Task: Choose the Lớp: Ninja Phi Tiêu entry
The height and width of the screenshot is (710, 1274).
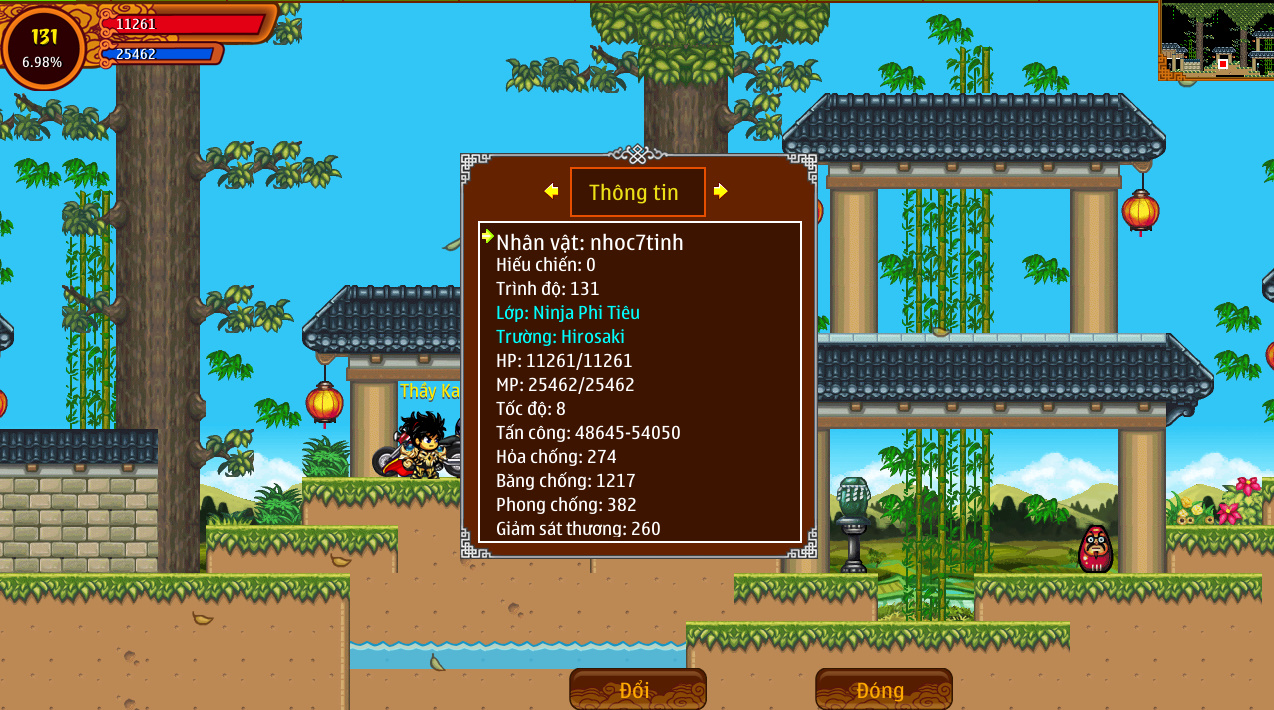Action: pos(567,312)
